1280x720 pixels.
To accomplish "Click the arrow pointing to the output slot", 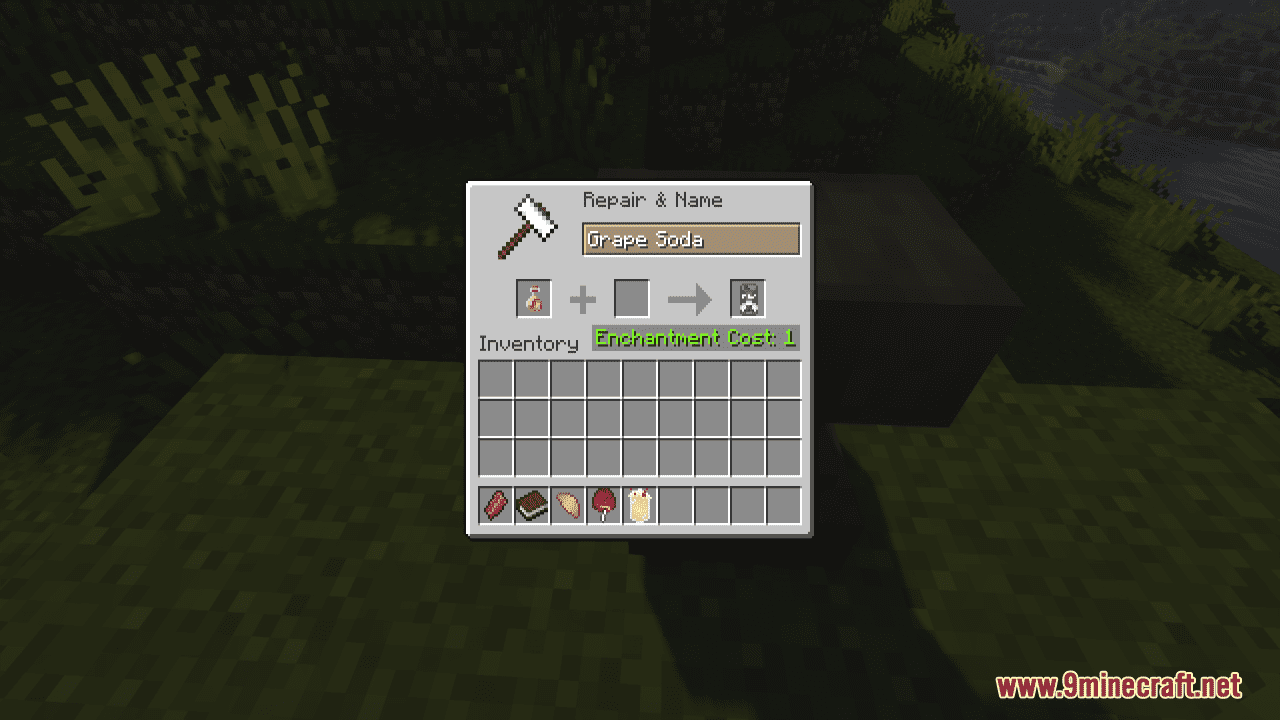I will click(688, 298).
